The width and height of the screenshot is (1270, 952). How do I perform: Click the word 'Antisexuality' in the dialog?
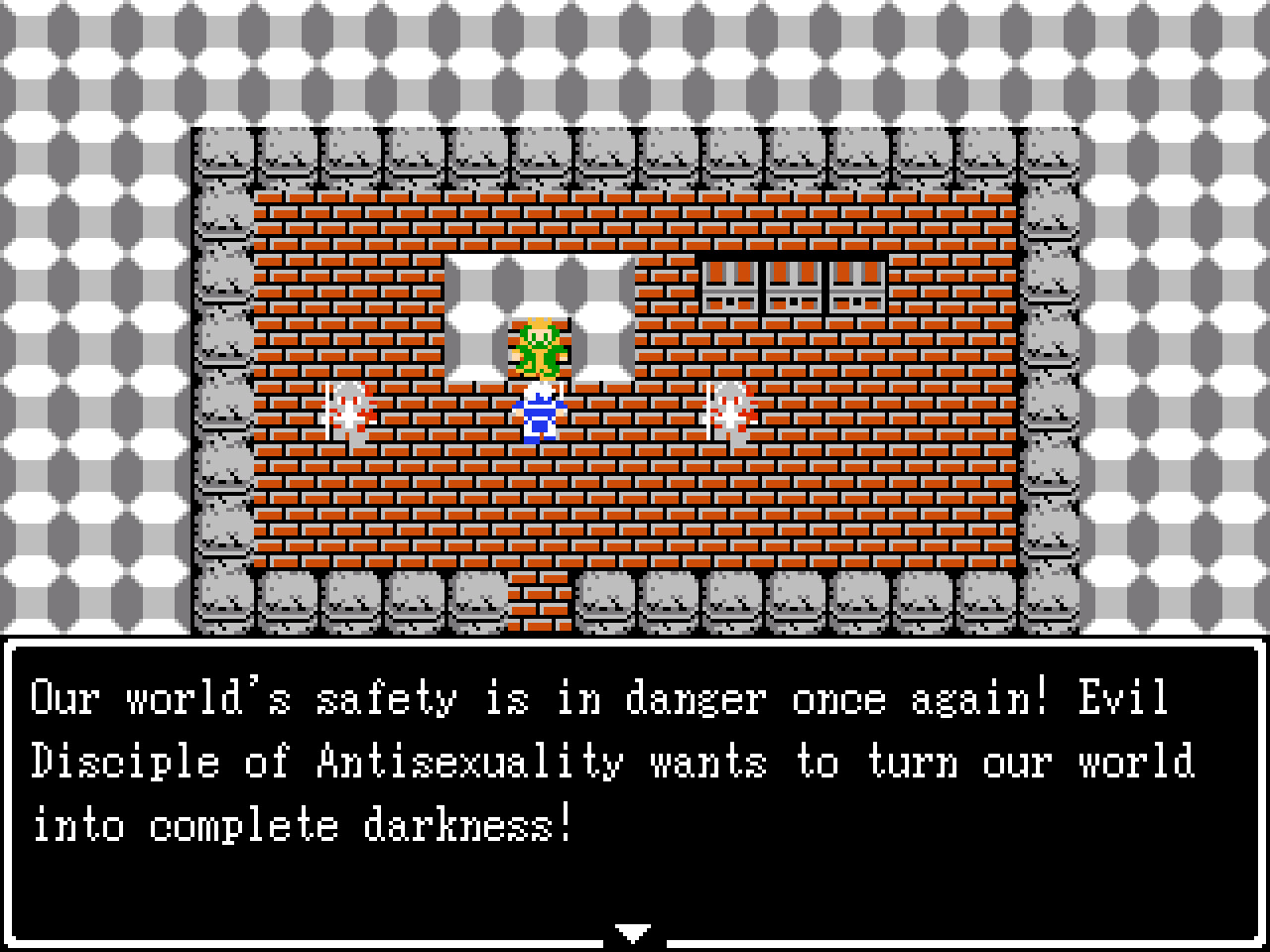pyautogui.click(x=471, y=762)
